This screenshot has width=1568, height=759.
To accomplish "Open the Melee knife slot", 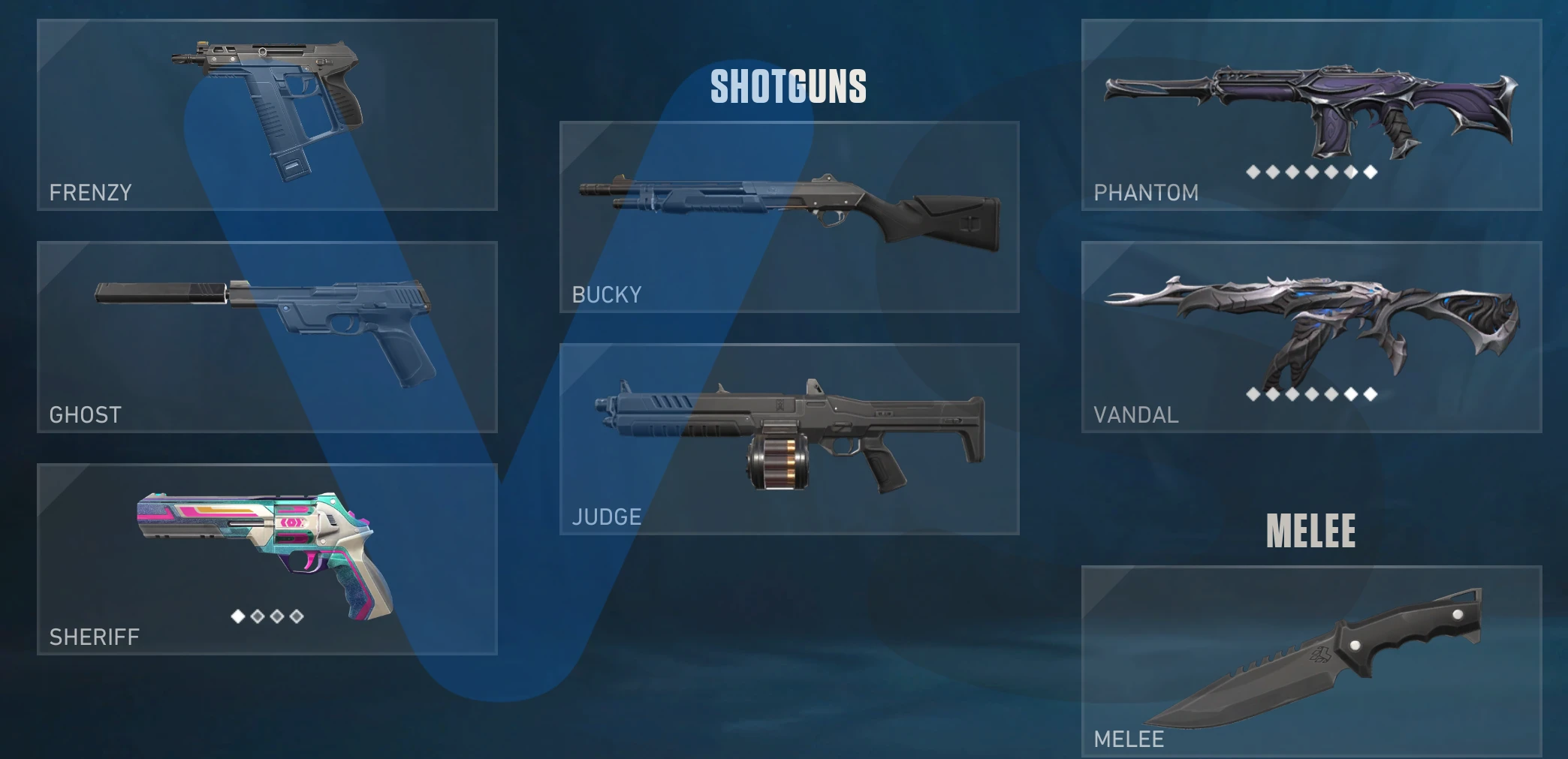I will pyautogui.click(x=1311, y=661).
